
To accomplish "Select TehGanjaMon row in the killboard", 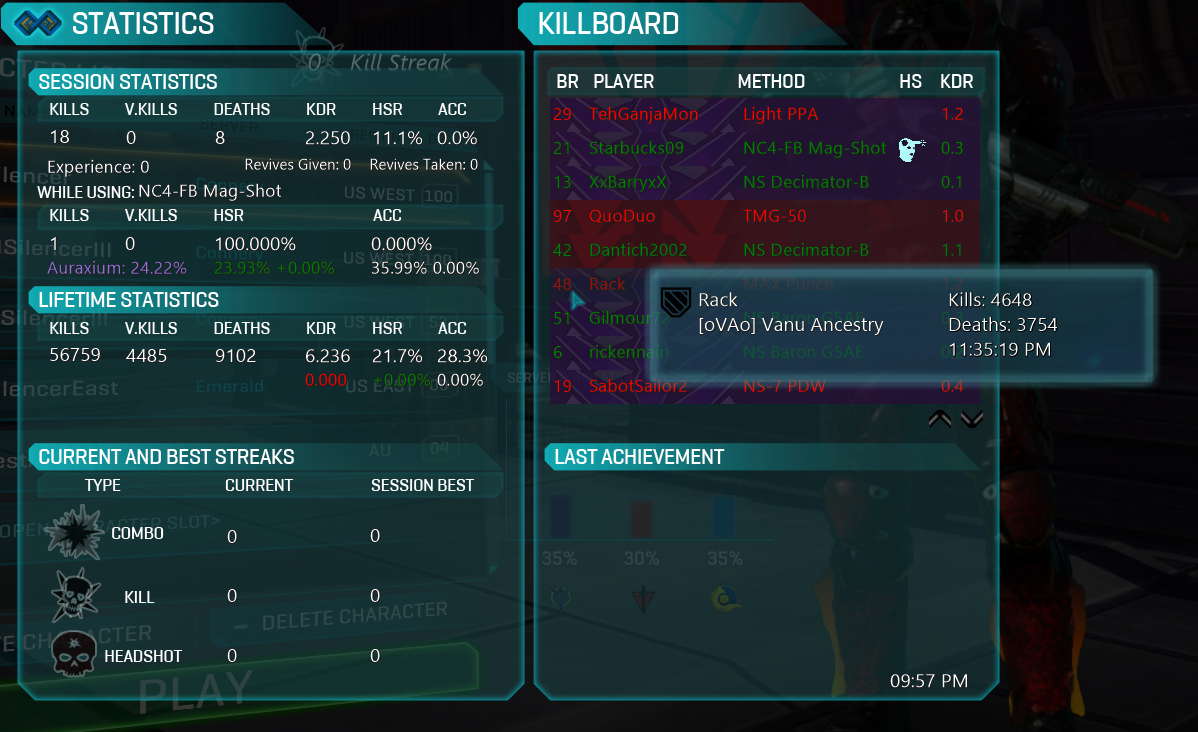I will pyautogui.click(x=644, y=114).
